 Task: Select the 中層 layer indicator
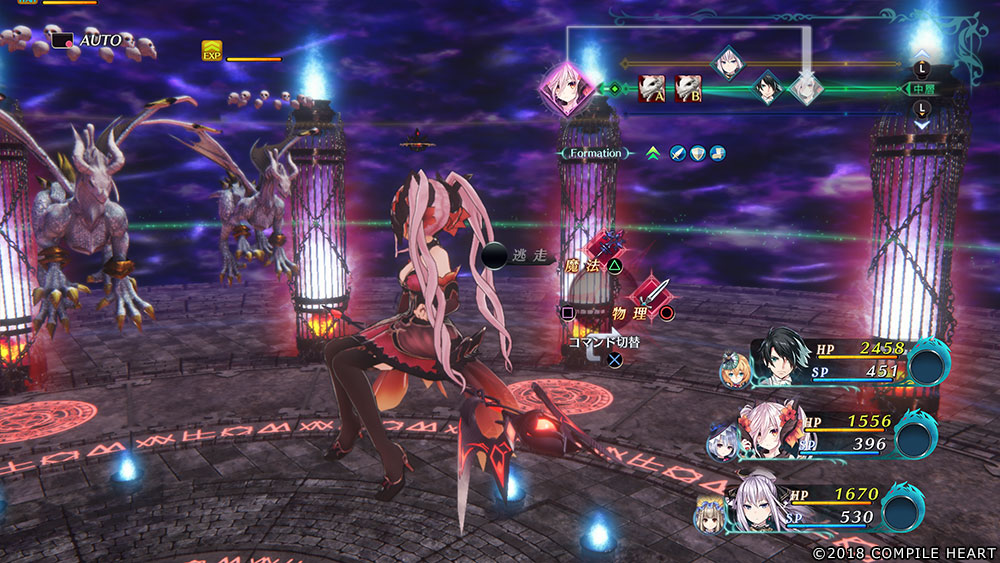922,88
